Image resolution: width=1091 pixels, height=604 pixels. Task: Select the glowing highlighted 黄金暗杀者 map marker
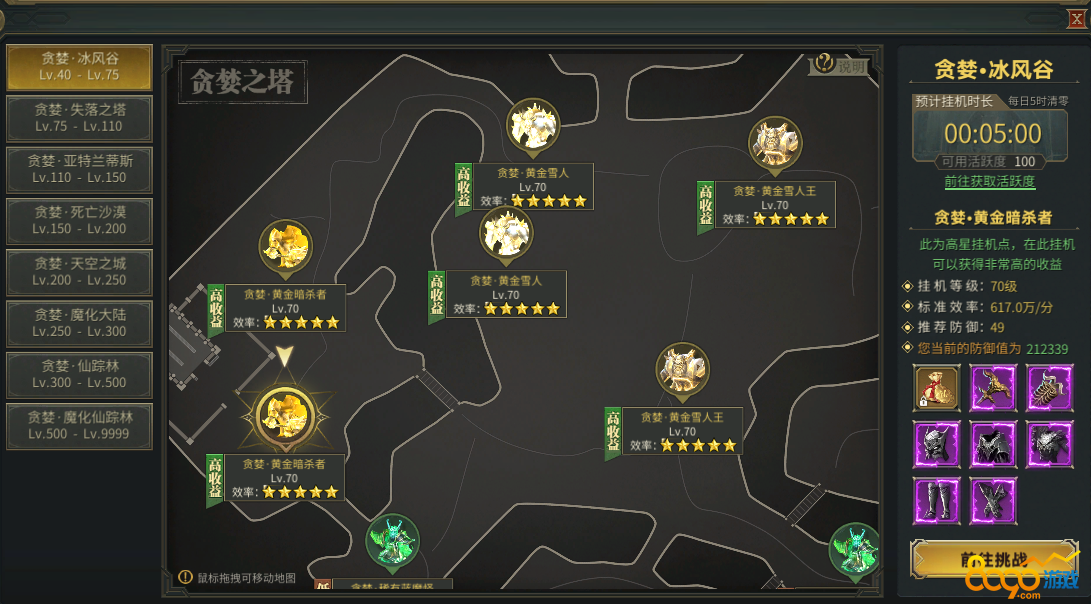[x=286, y=415]
